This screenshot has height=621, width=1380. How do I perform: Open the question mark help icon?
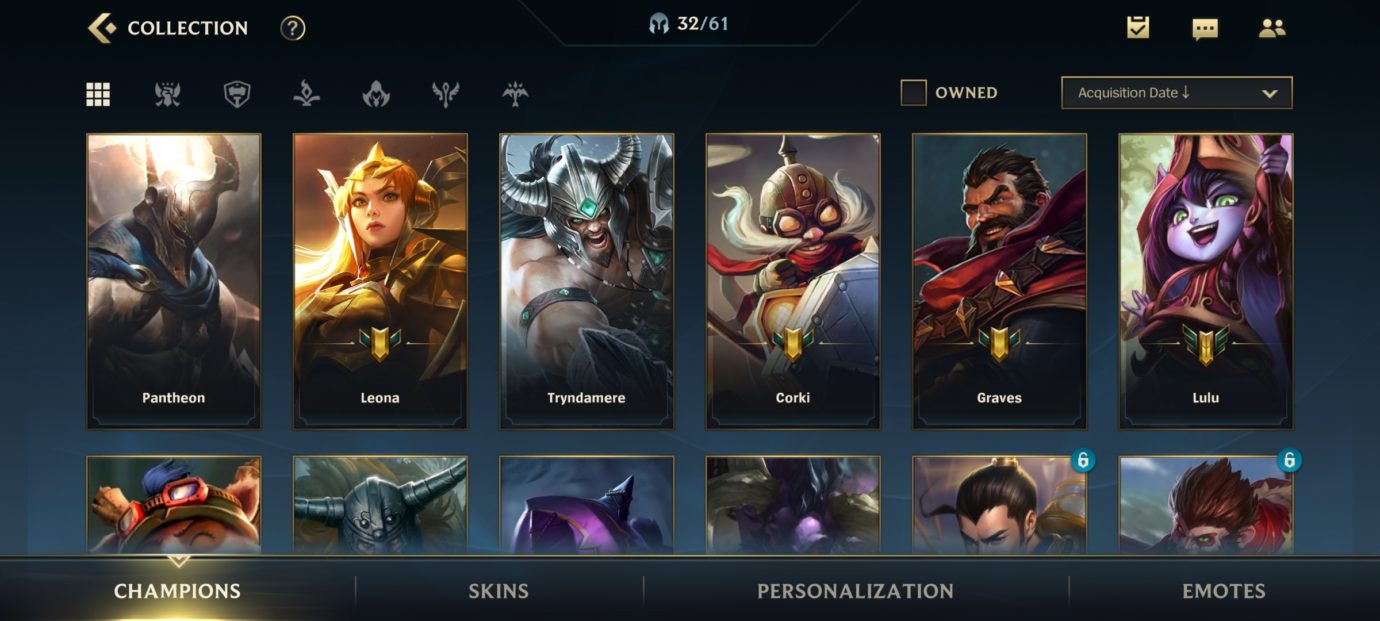[x=292, y=28]
